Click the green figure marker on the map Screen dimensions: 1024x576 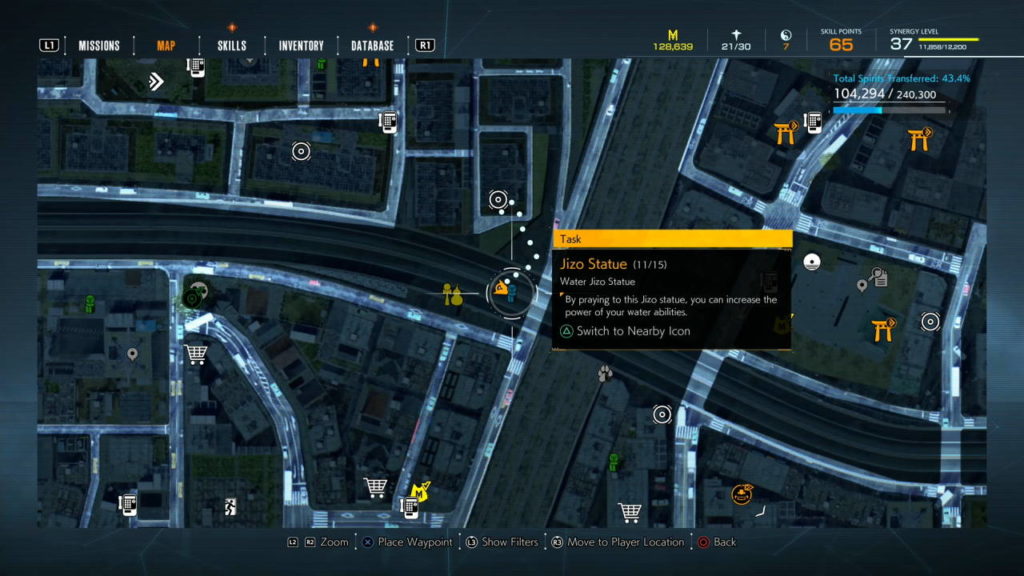pyautogui.click(x=89, y=302)
